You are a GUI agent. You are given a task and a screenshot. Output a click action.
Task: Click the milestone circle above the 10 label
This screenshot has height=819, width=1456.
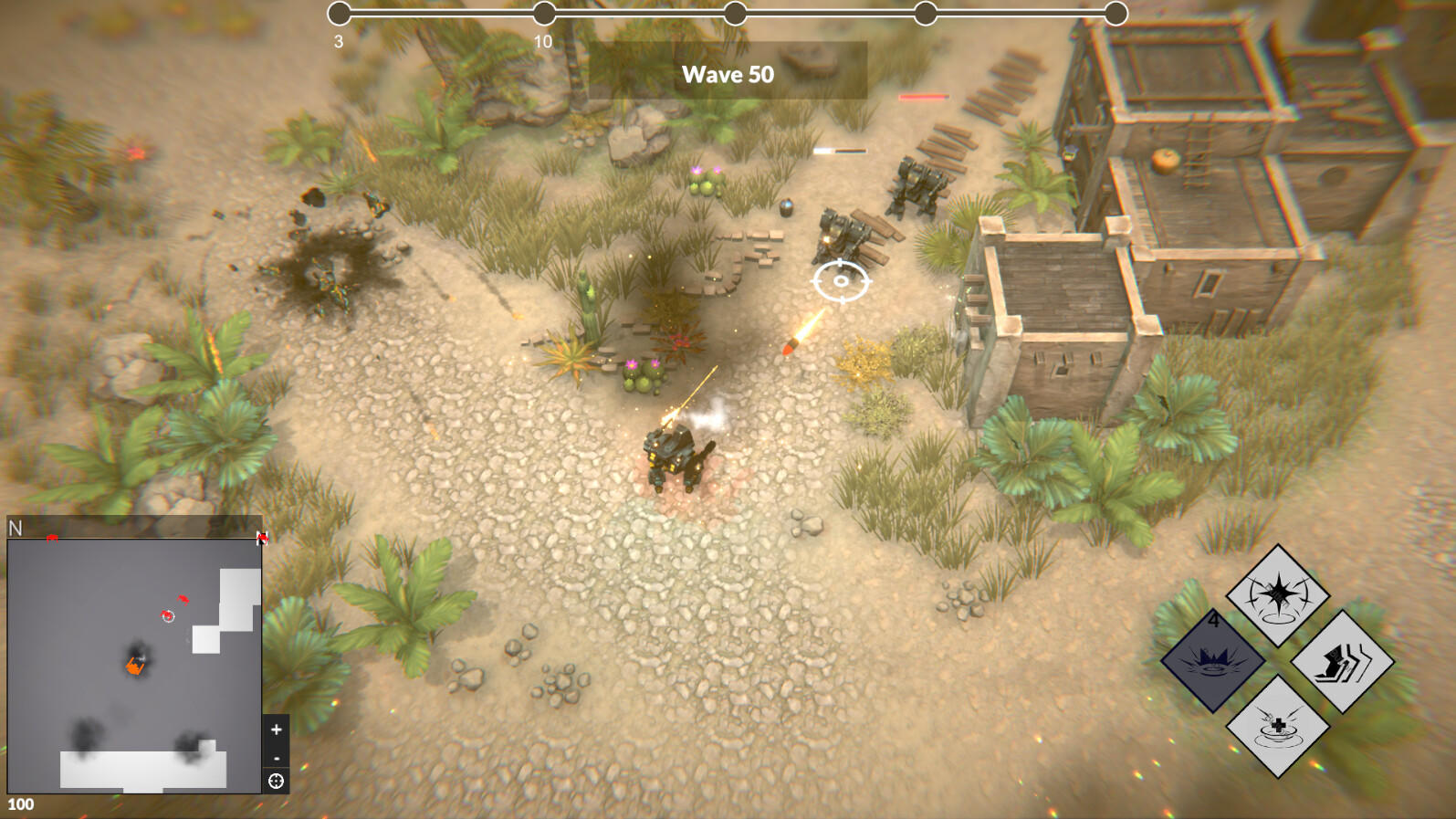point(545,13)
